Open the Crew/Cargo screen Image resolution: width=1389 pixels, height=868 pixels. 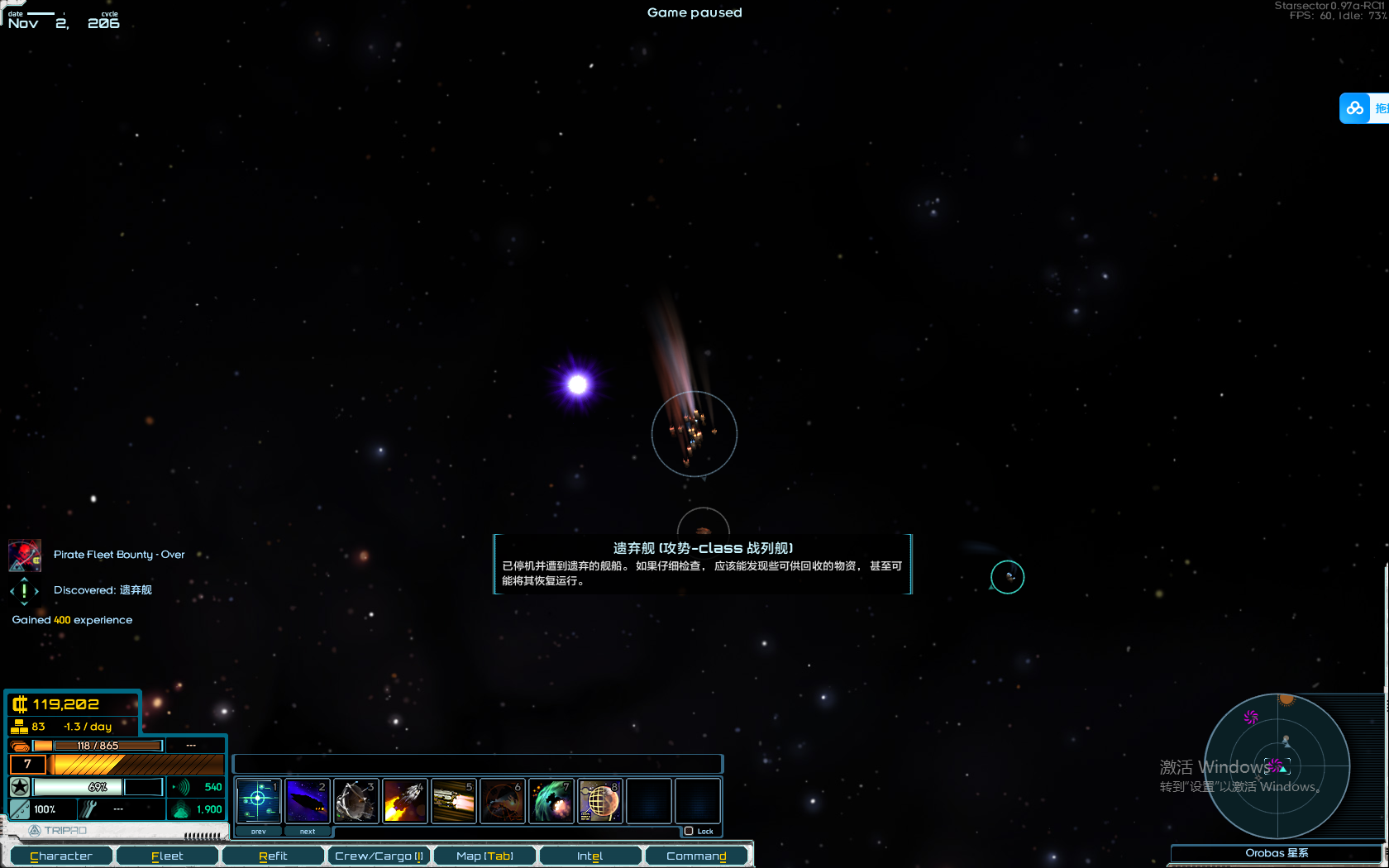click(x=379, y=856)
